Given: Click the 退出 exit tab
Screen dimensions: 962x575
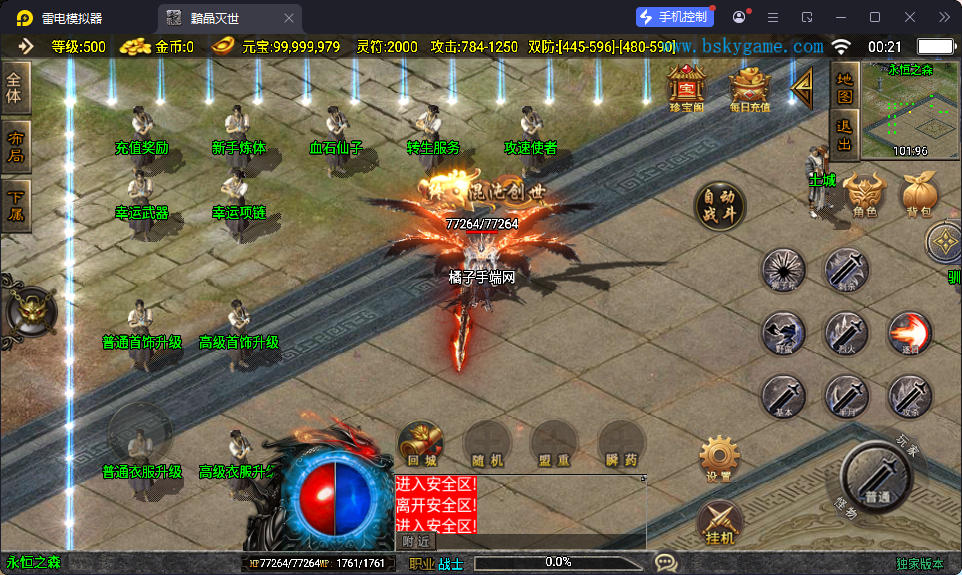Looking at the screenshot, I should [x=844, y=135].
